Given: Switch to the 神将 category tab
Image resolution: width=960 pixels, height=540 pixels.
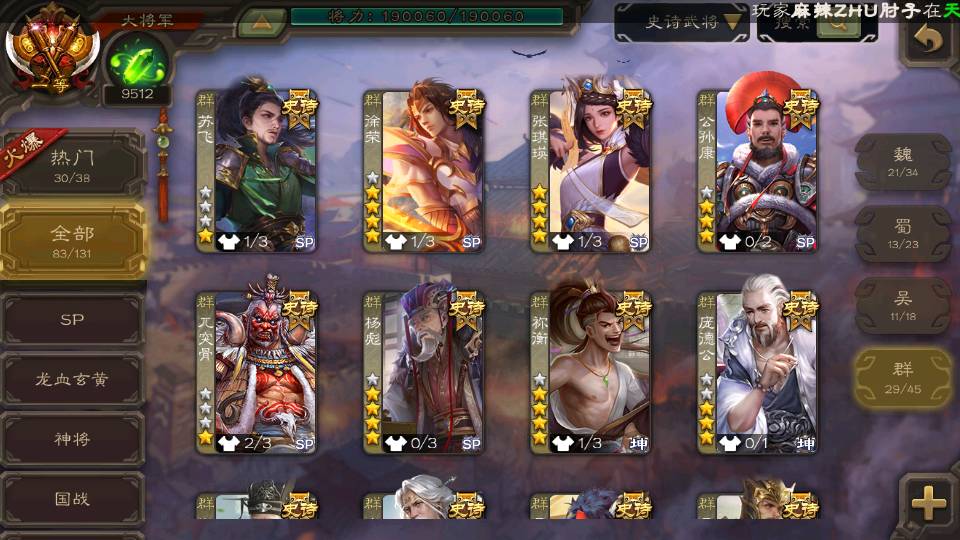Looking at the screenshot, I should tap(72, 440).
